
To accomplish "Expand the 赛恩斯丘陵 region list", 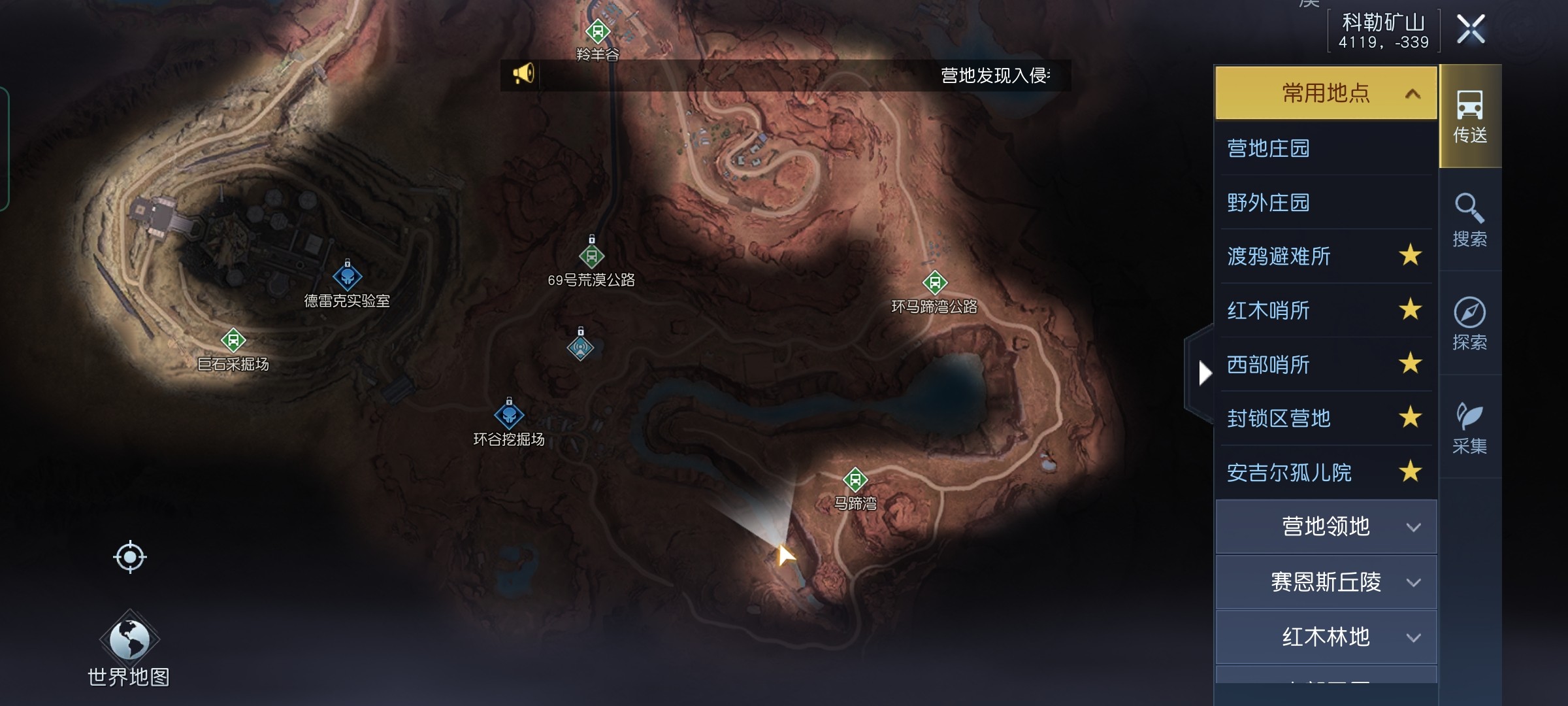I will pos(1326,582).
